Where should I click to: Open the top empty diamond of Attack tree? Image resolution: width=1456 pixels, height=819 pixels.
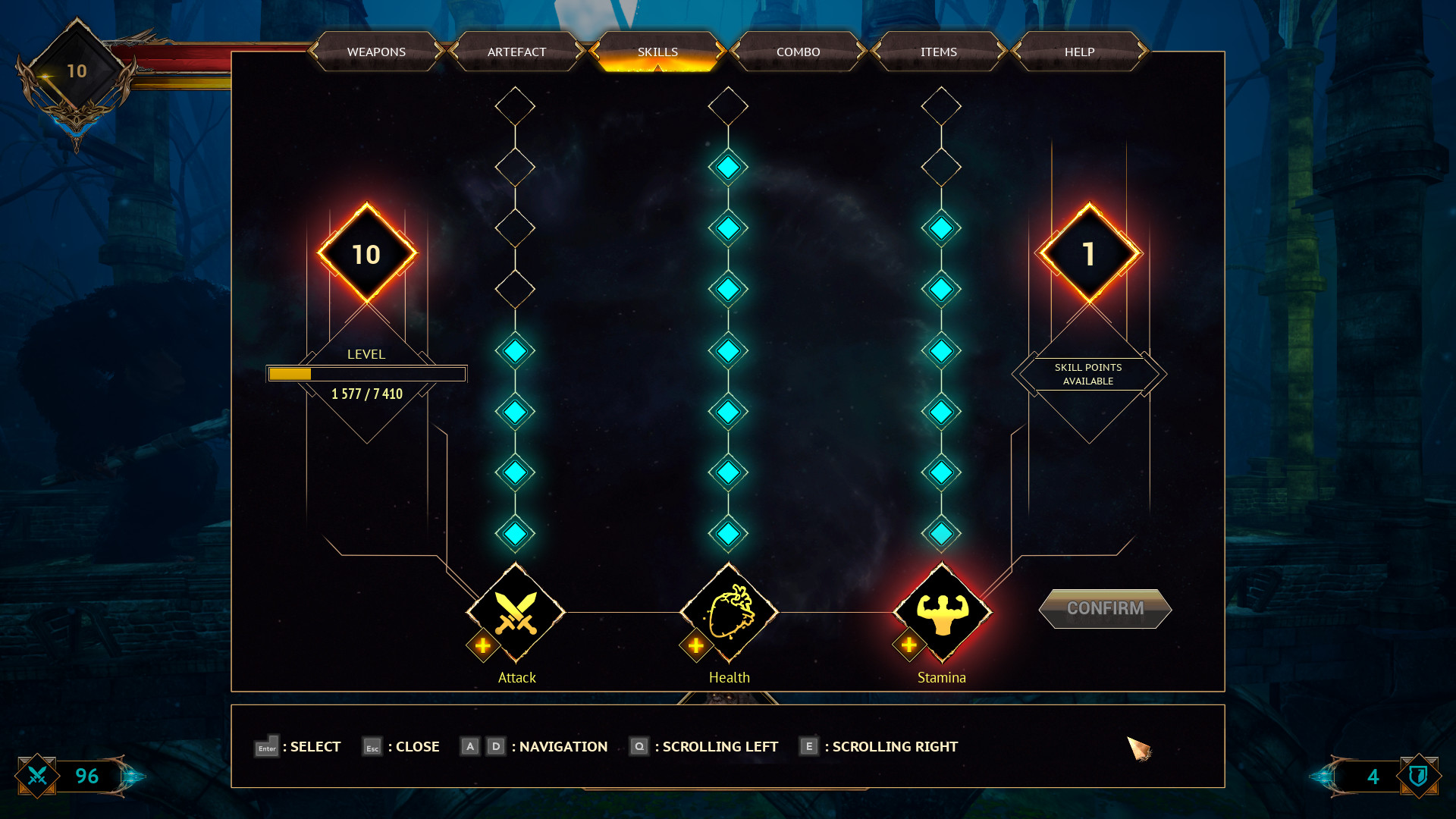(x=516, y=105)
